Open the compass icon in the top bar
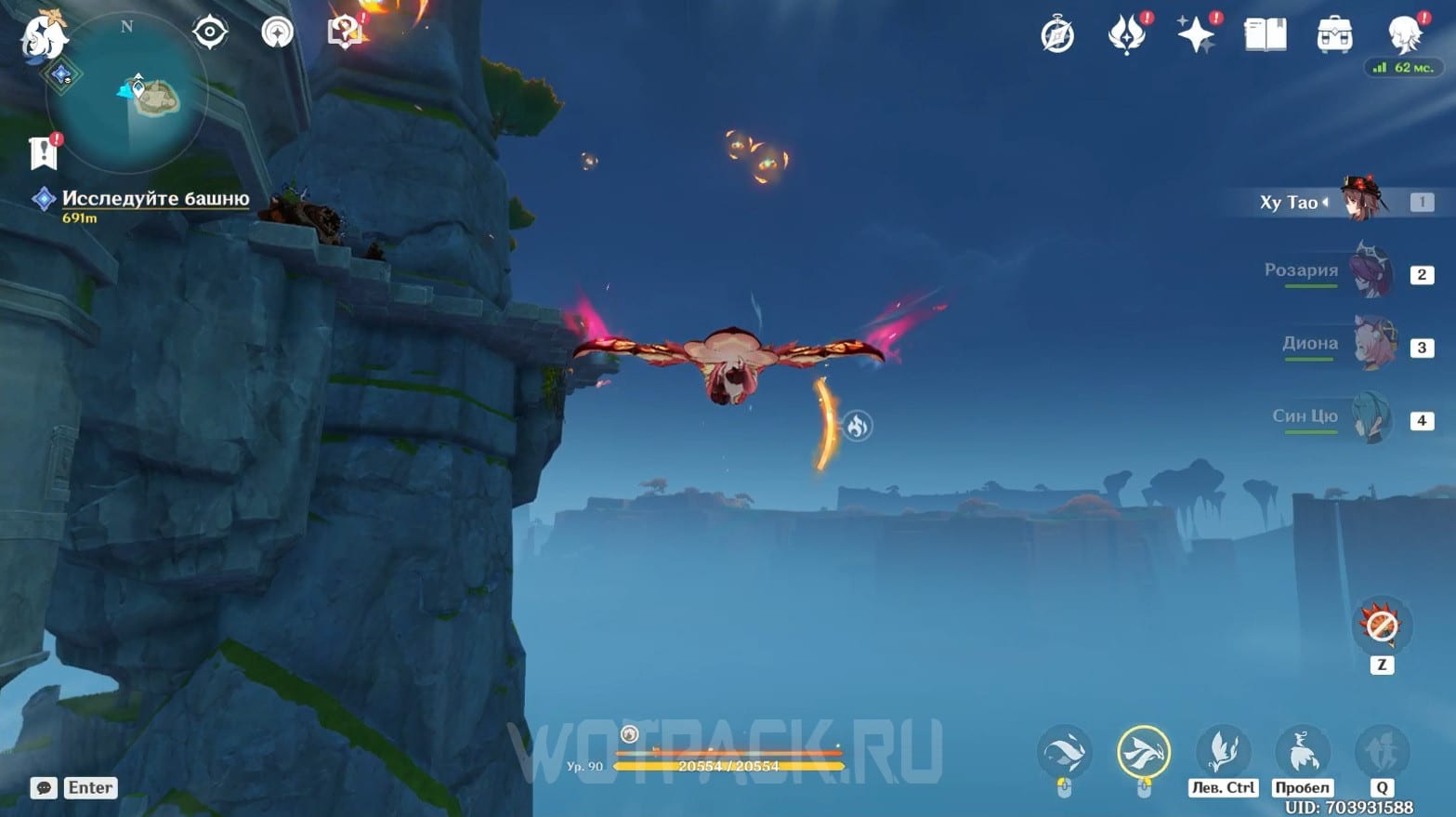1456x817 pixels. 1057,35
